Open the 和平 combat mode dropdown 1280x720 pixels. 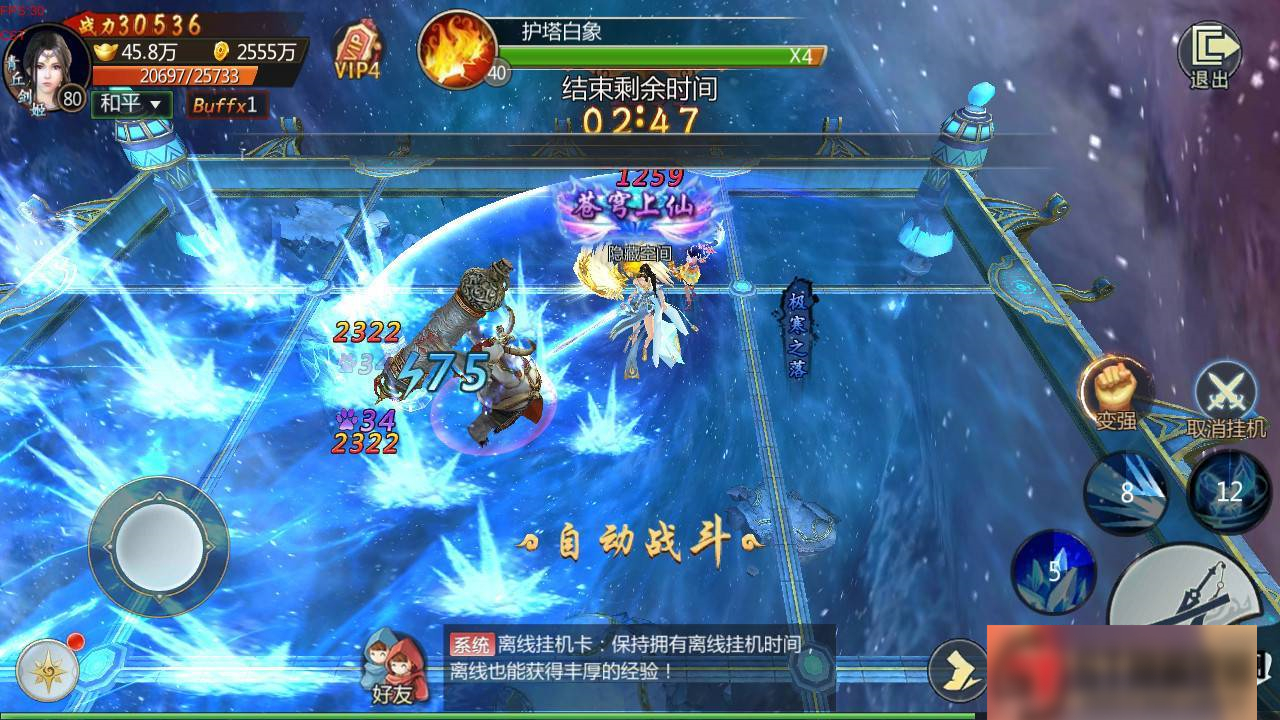click(131, 104)
